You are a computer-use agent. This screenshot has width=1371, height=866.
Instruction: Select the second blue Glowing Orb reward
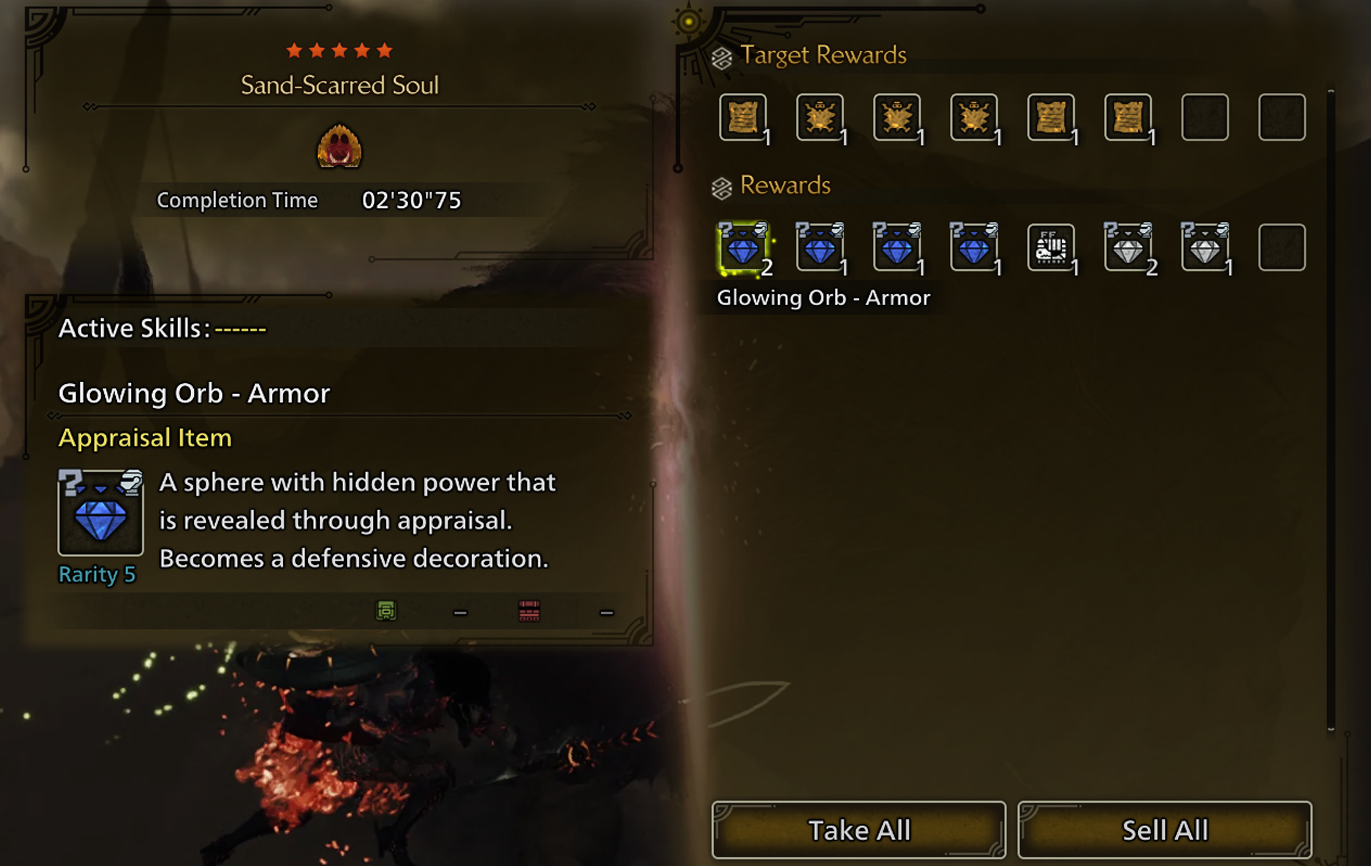click(820, 246)
